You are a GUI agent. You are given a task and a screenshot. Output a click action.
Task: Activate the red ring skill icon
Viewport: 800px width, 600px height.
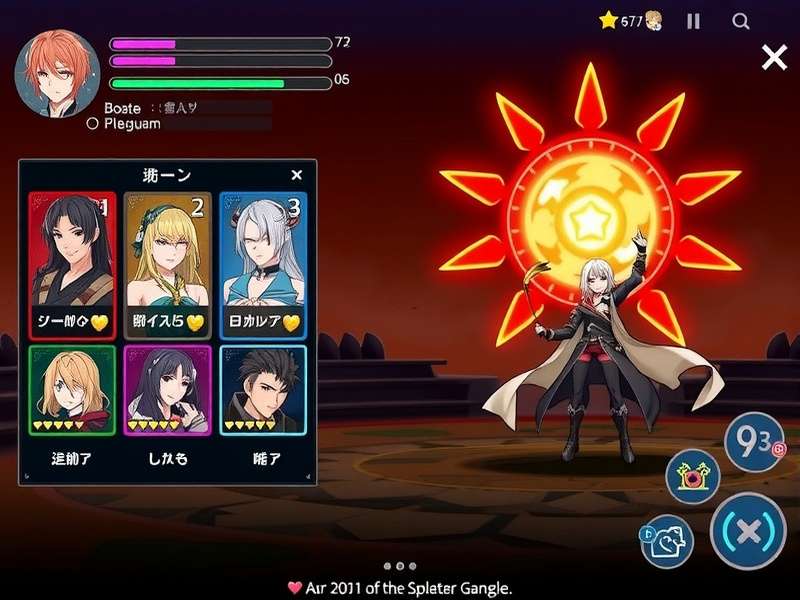point(693,478)
